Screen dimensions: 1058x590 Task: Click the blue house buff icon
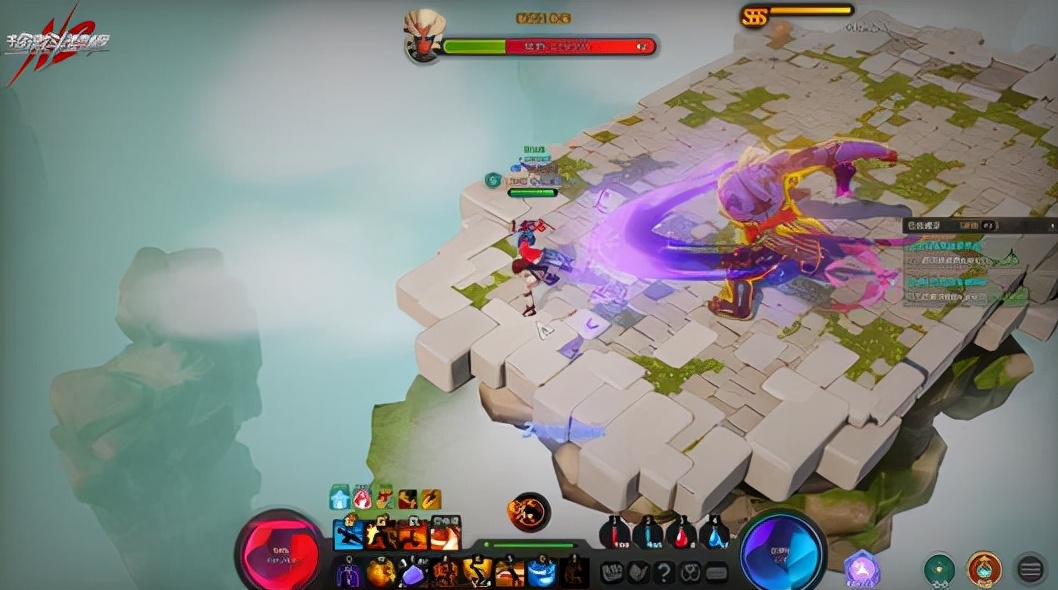pos(340,497)
